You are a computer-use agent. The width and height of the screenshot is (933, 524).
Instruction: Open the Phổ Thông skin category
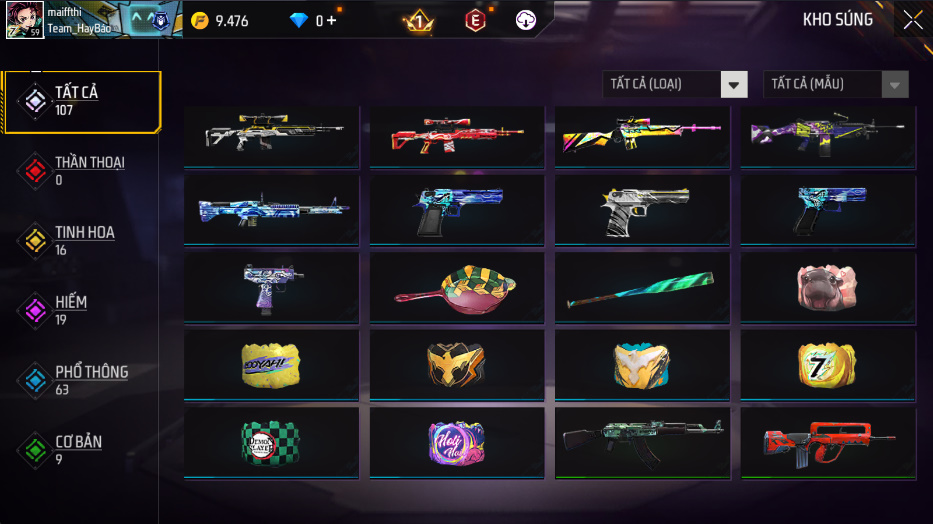80,380
